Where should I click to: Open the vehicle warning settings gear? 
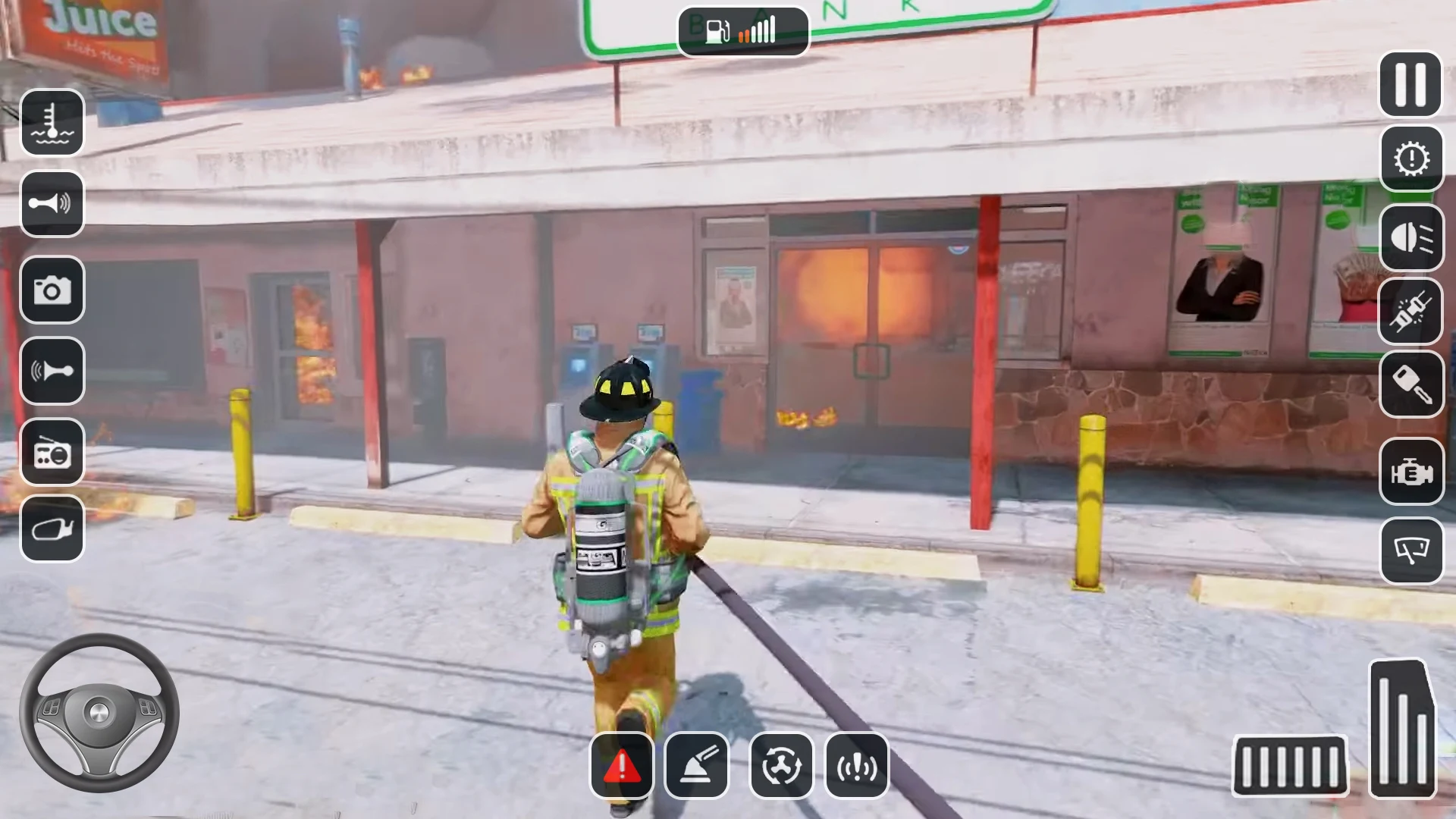1410,159
